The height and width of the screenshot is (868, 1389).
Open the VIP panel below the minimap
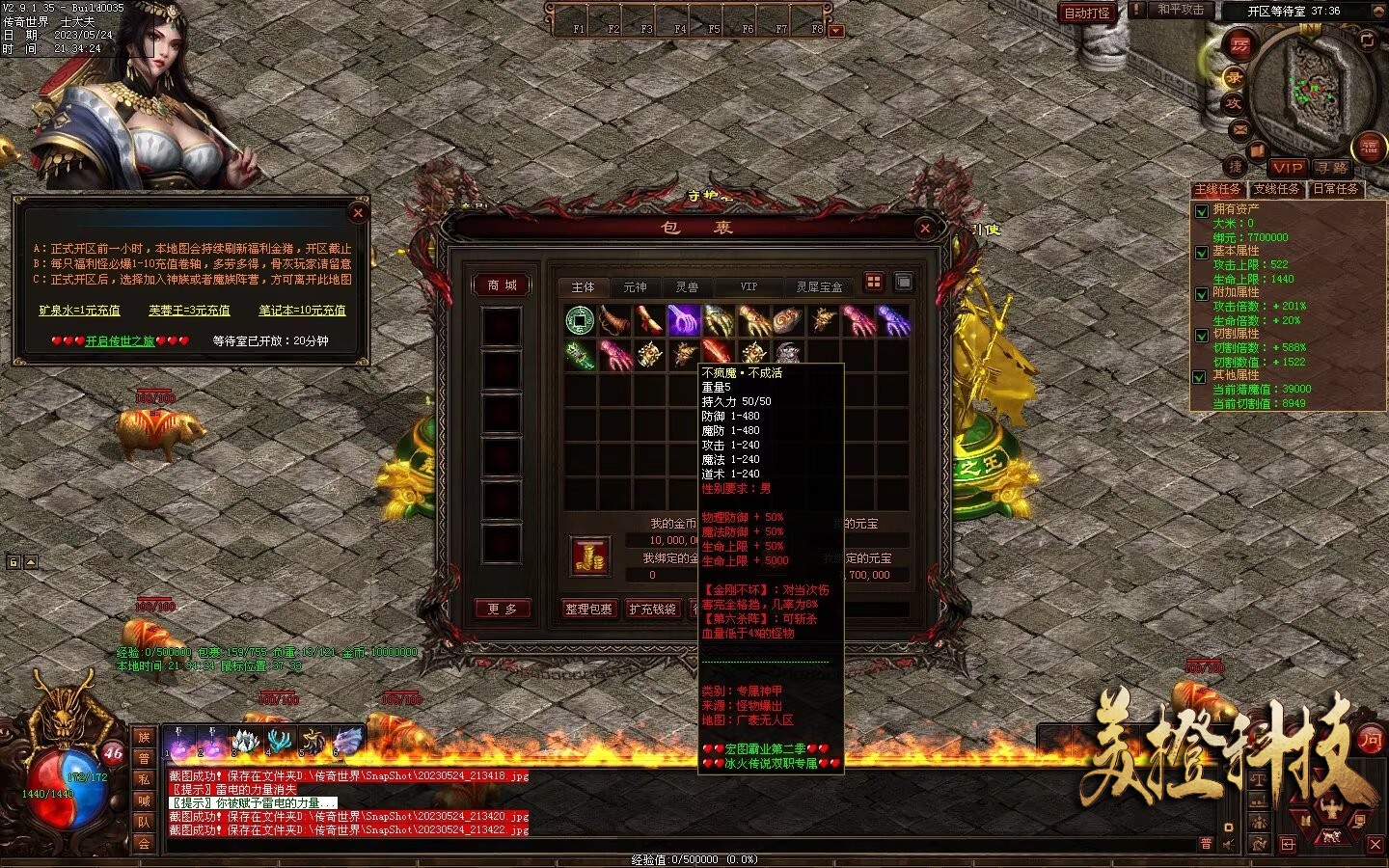pyautogui.click(x=1287, y=168)
